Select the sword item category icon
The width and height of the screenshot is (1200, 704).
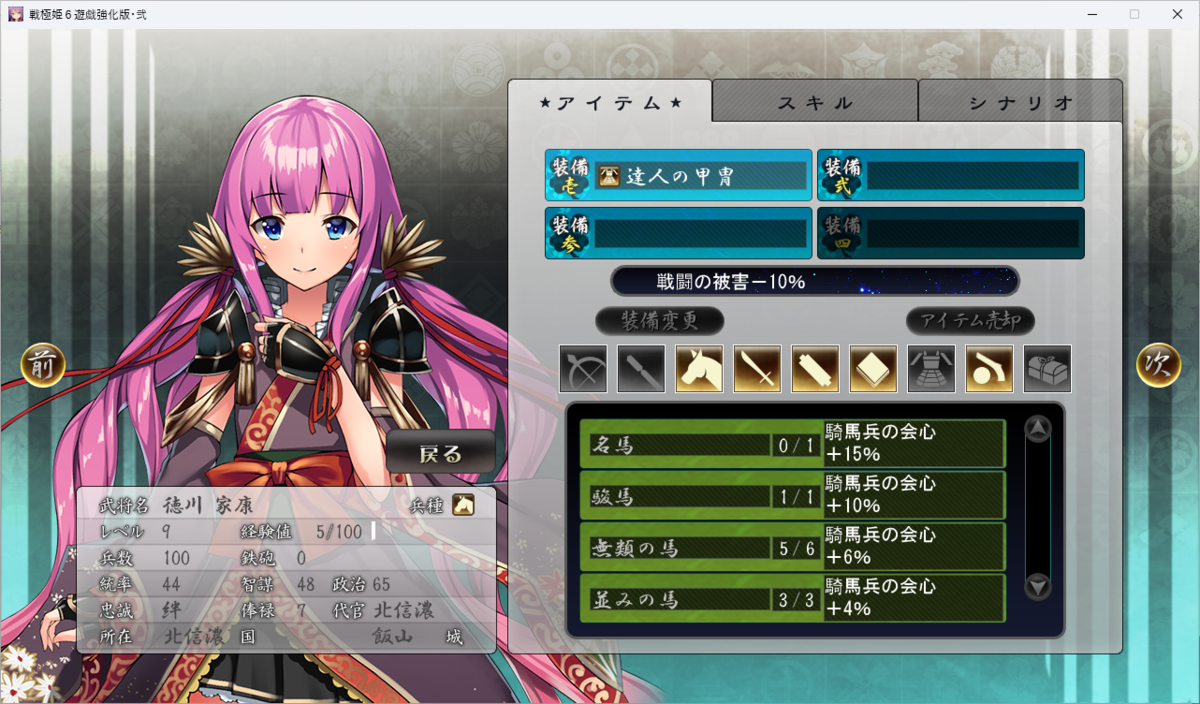(758, 368)
